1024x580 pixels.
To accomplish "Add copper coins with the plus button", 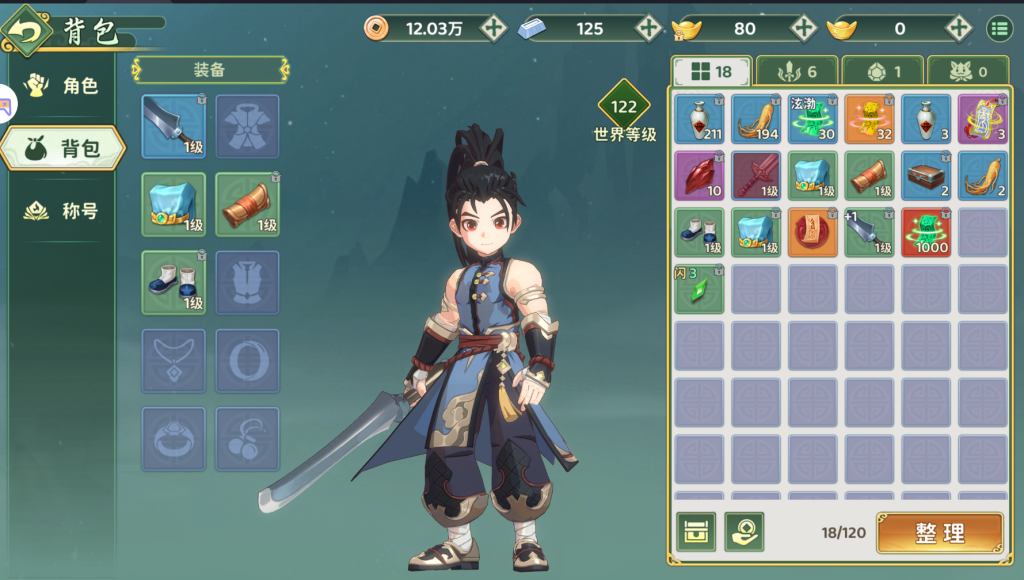I will (x=493, y=28).
